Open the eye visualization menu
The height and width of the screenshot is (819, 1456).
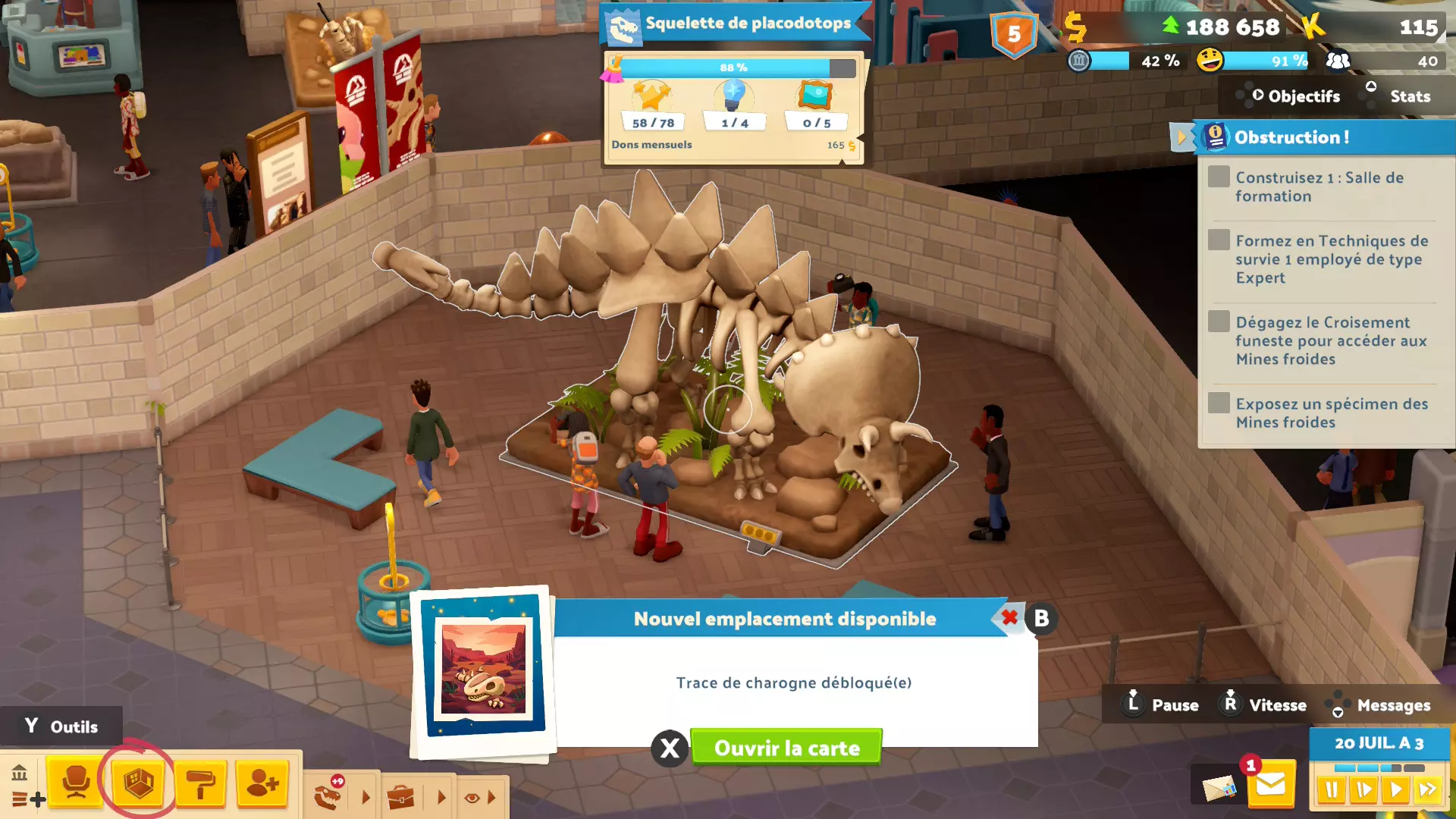[472, 797]
